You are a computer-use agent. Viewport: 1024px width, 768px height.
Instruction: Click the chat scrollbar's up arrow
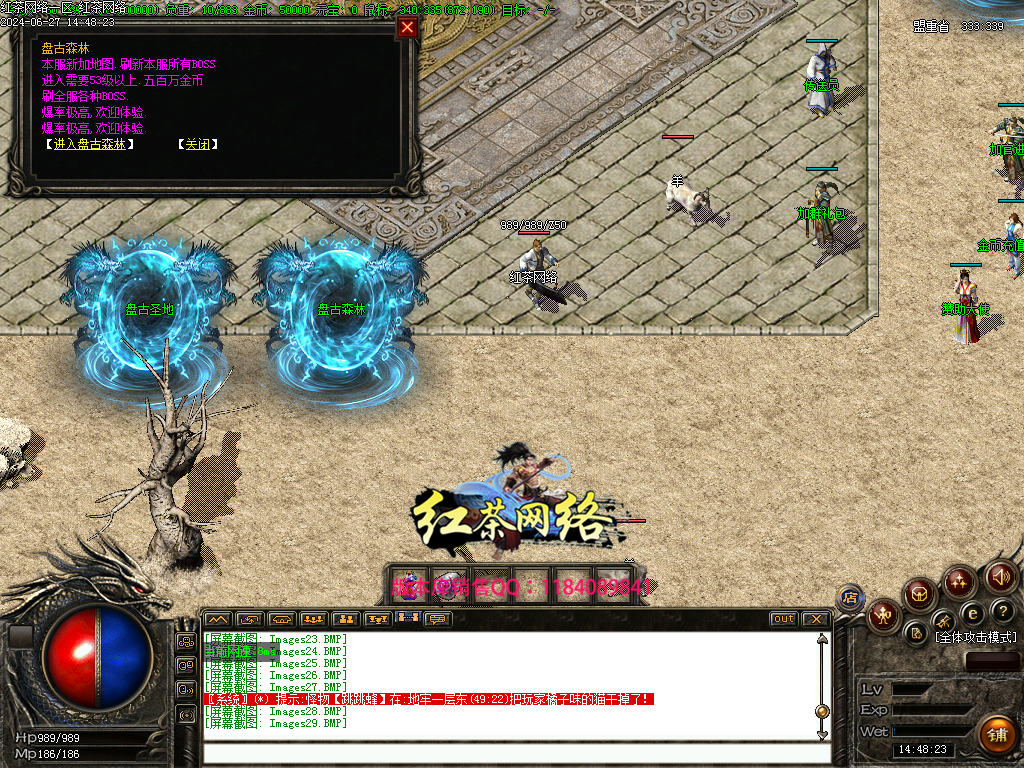point(822,640)
